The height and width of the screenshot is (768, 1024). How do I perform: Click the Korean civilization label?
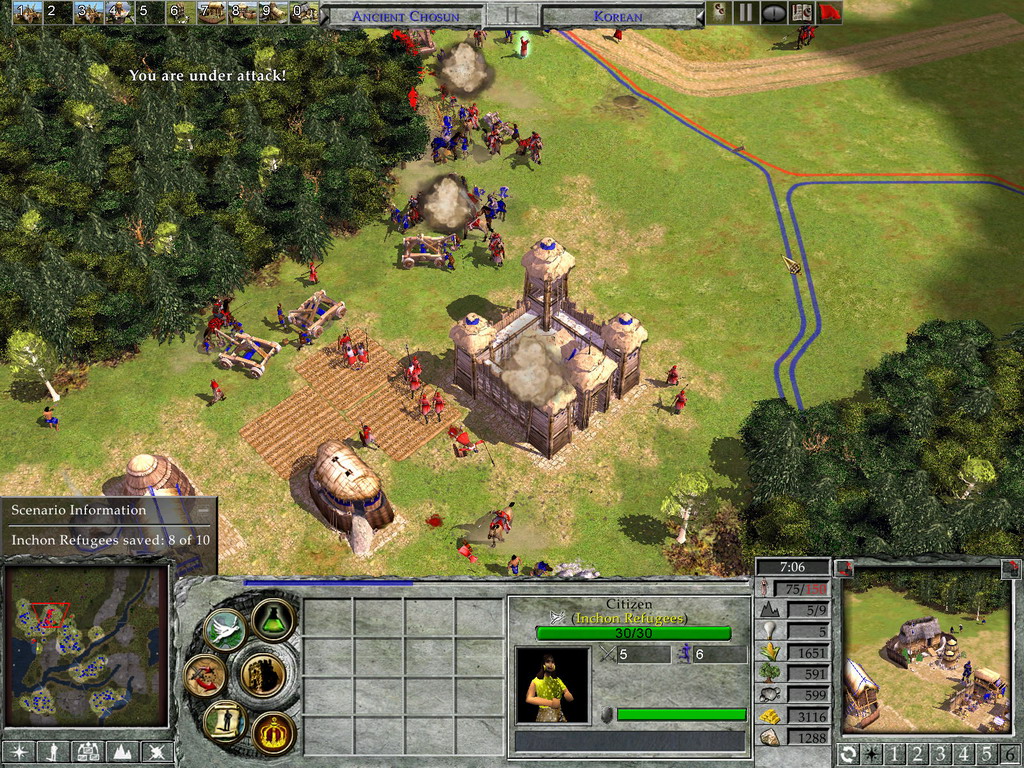click(x=618, y=16)
